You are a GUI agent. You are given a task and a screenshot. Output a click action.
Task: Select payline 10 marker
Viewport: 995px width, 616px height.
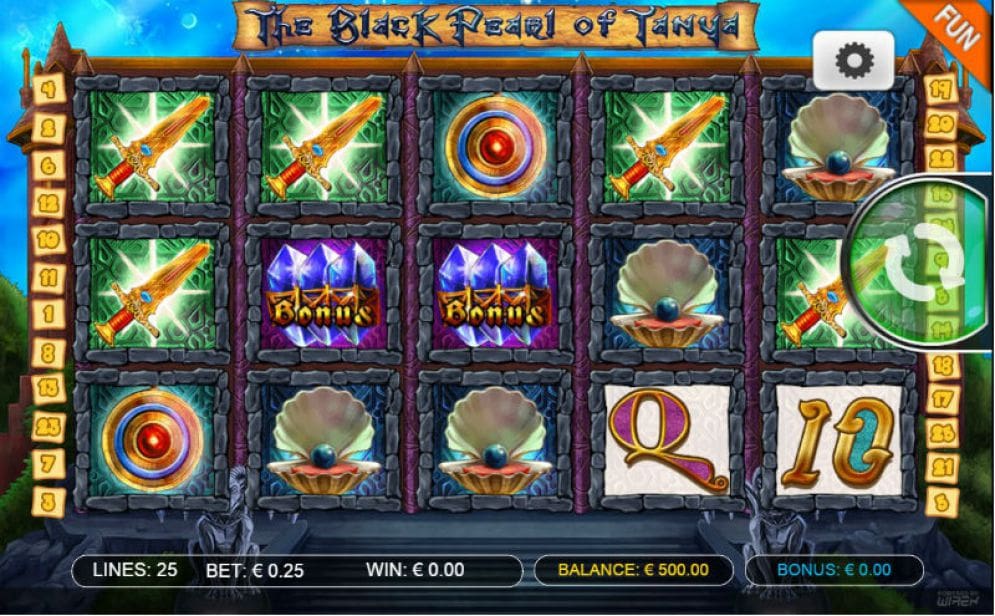click(x=47, y=240)
